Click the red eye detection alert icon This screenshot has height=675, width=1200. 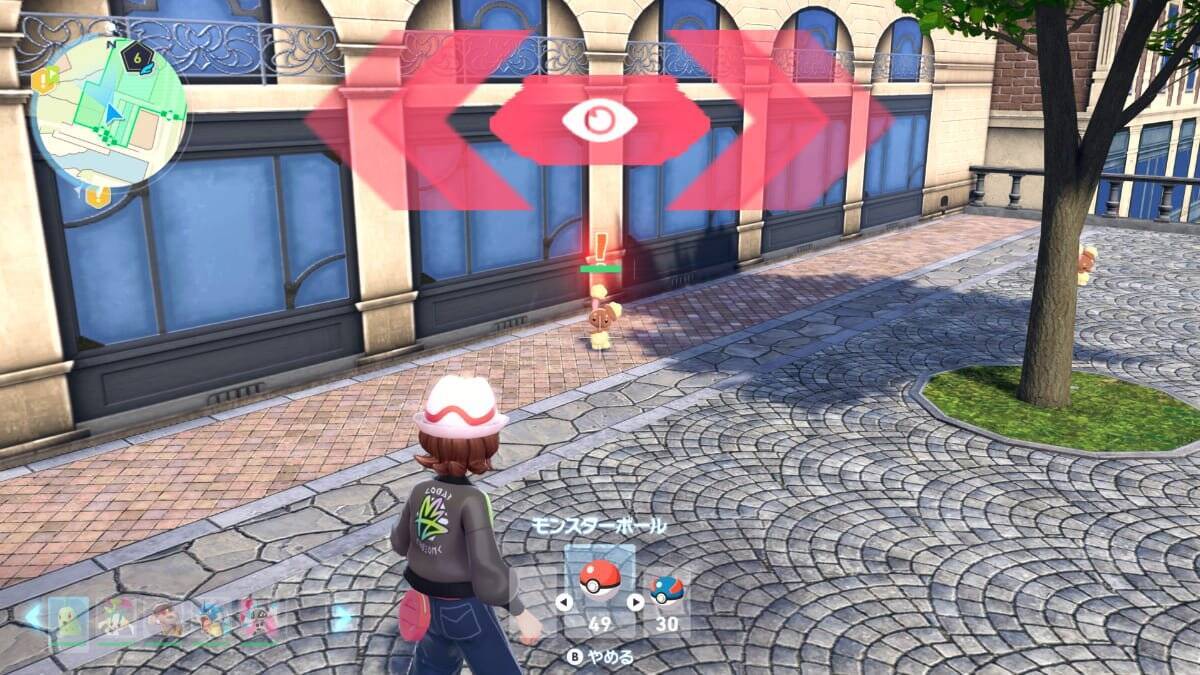point(599,121)
